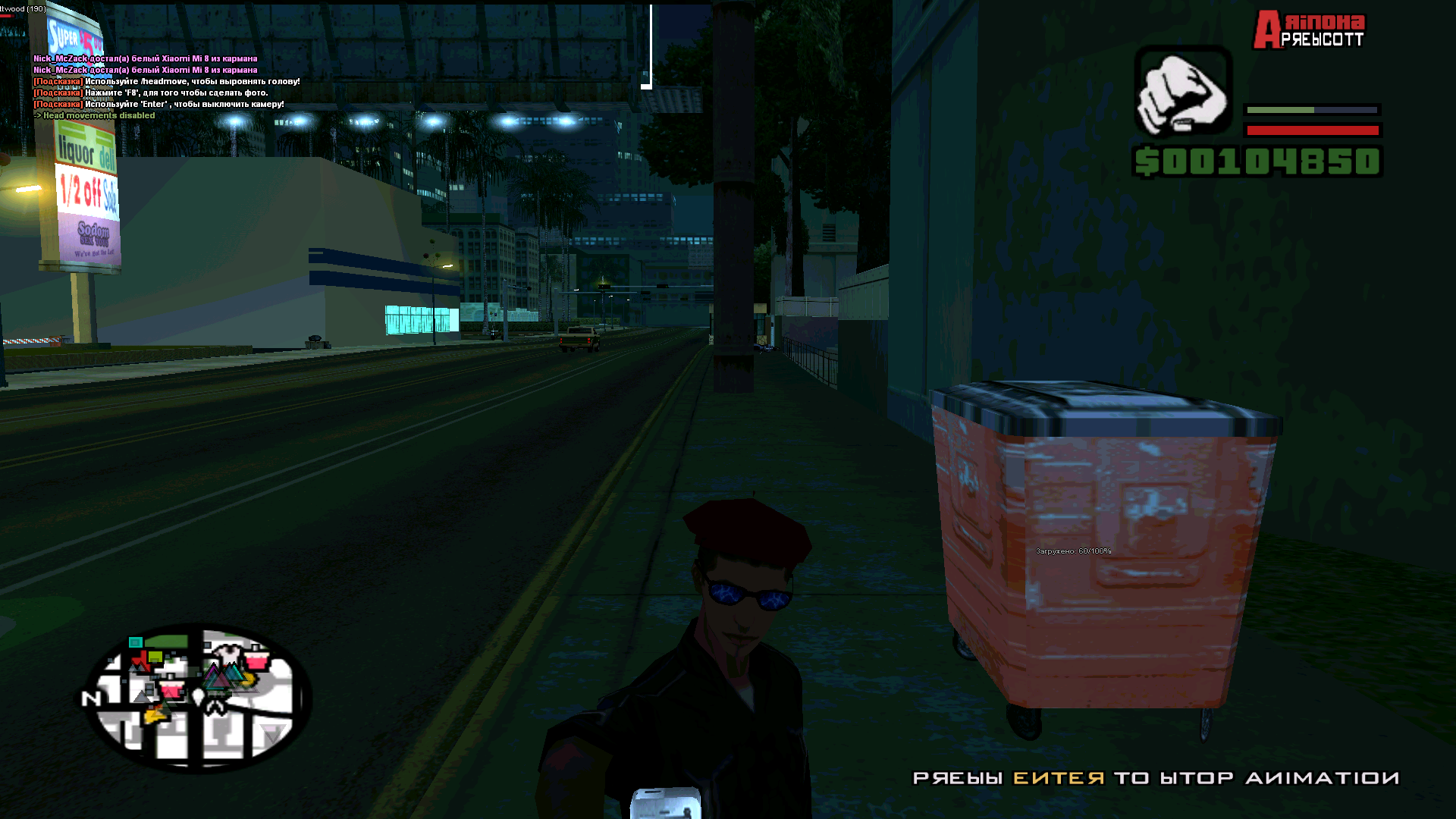Select the Nick_McZack chat message
The height and width of the screenshot is (819, 1456).
[146, 58]
